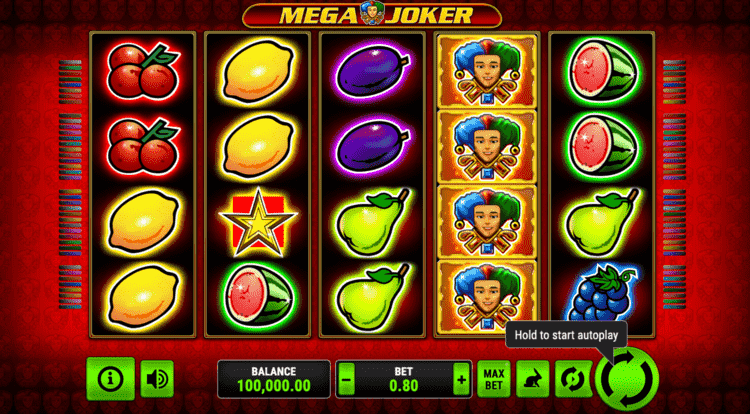
Task: Toggle the sound speaker button
Action: 156,379
